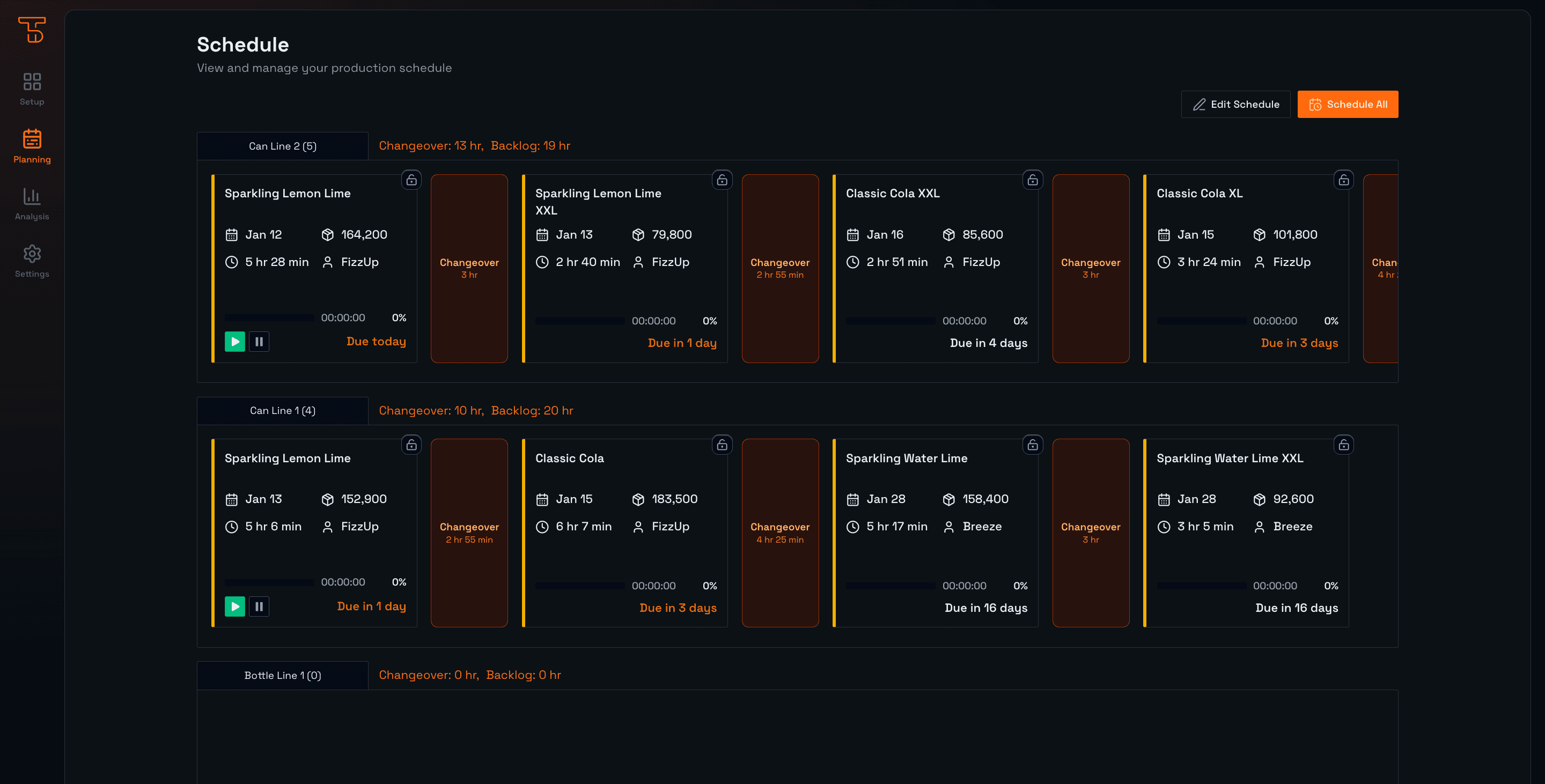Play the Sparkling Lemon Lime job on Can Line 1
Viewport: 1545px width, 784px height.
pos(234,606)
